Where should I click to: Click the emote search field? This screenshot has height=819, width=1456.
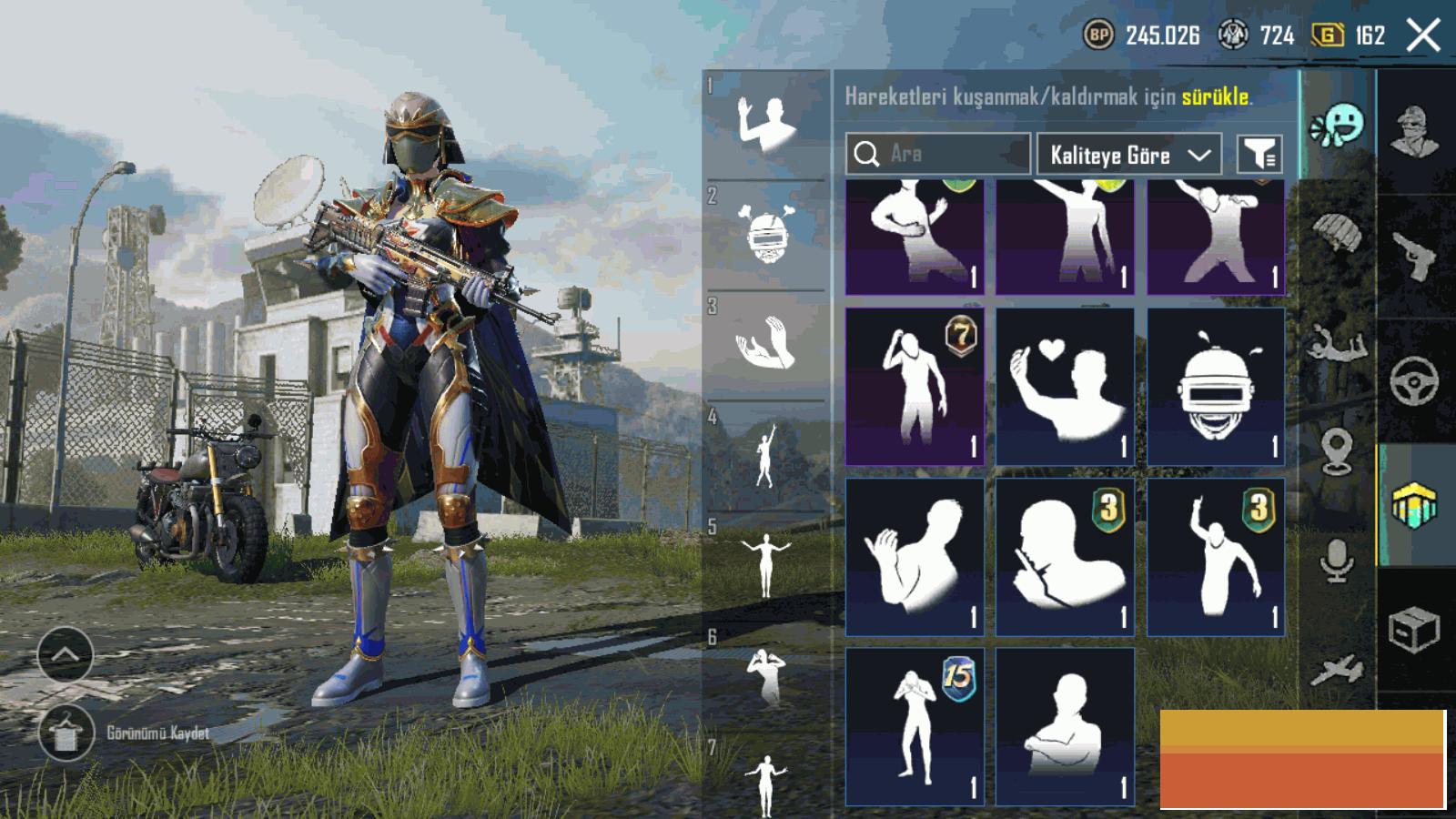click(x=937, y=154)
